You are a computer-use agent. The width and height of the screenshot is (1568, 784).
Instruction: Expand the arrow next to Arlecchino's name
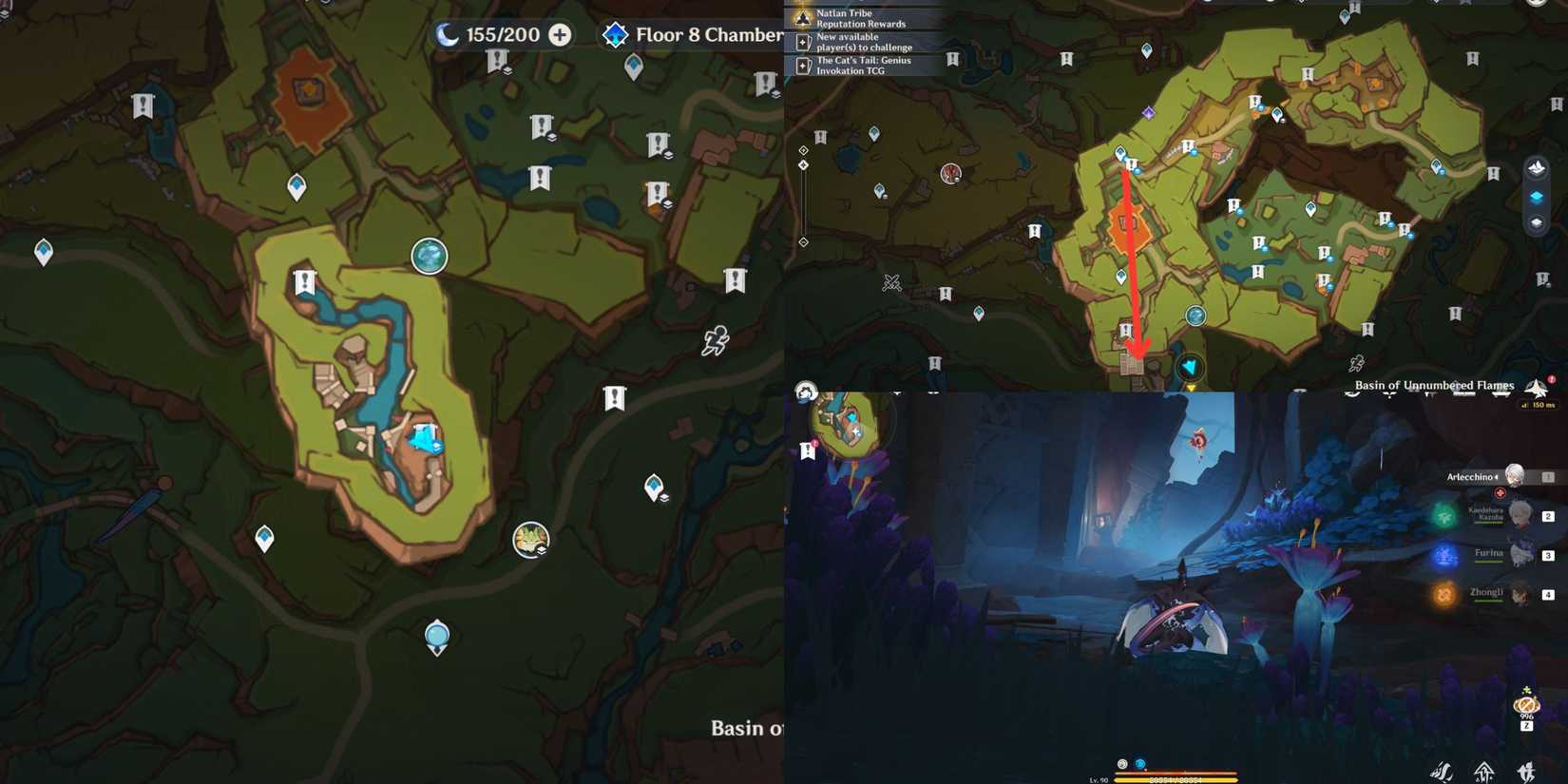[1497, 477]
